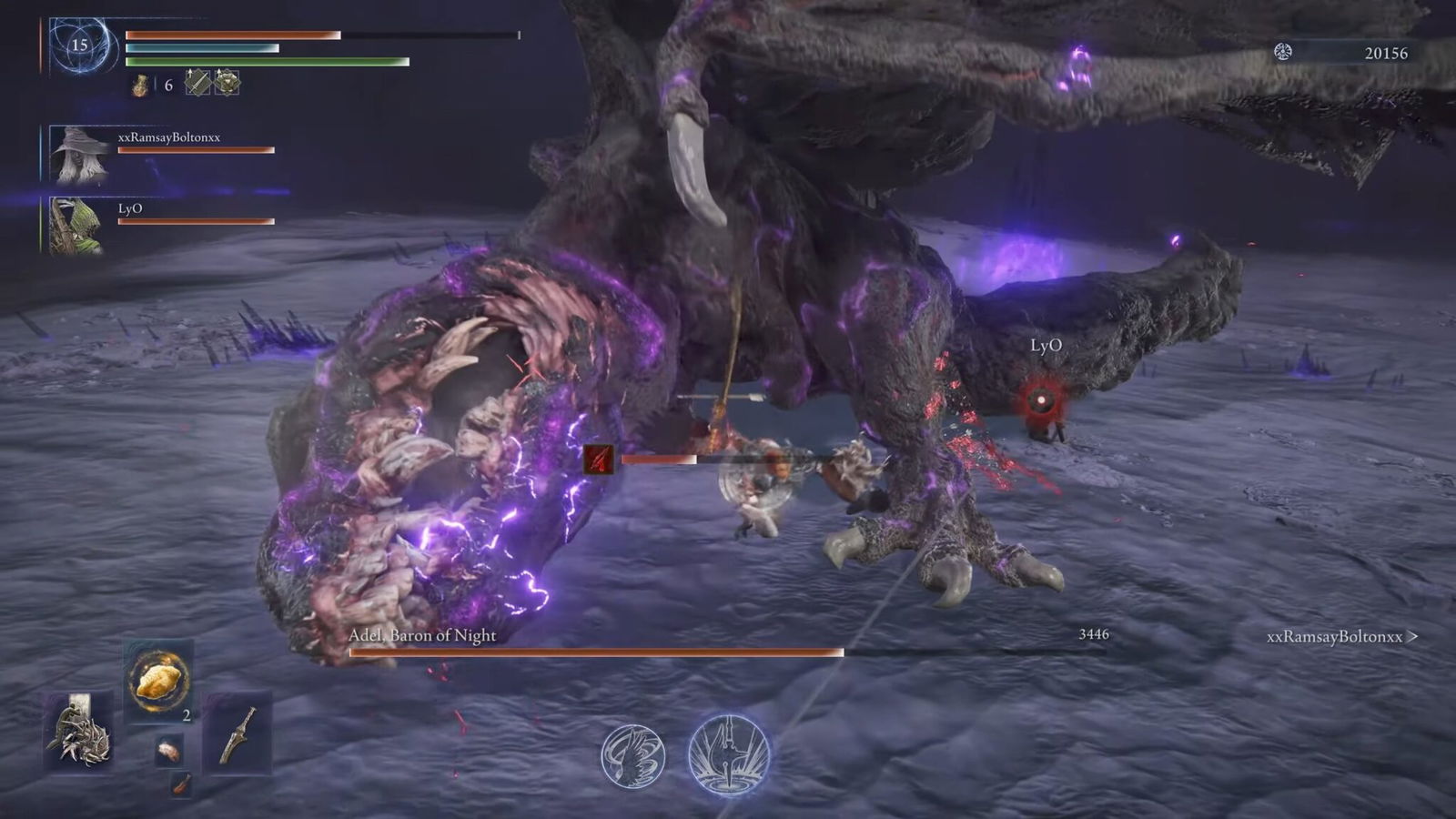Trigger the glowing spear ultimate art icon

pyautogui.click(x=728, y=755)
